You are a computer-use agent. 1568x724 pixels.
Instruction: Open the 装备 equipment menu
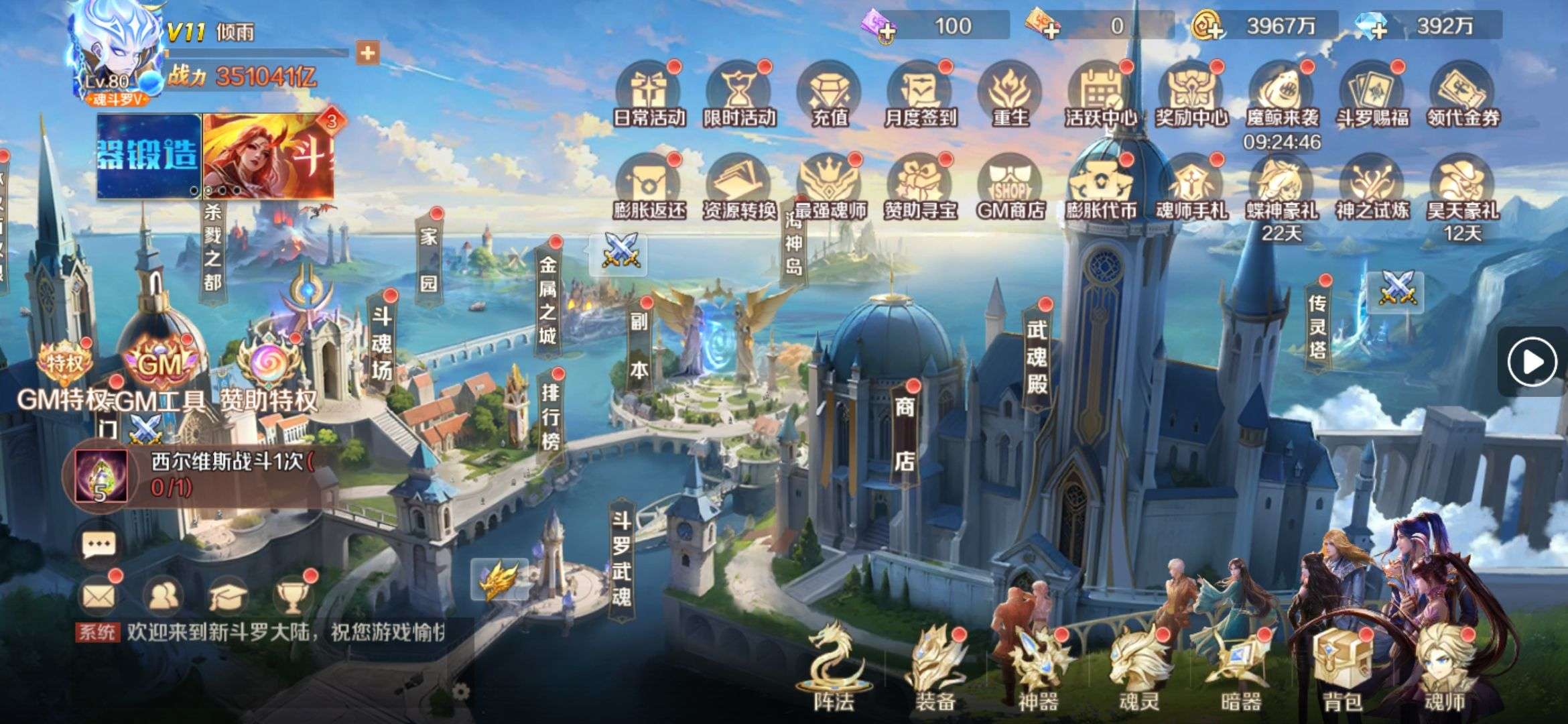pyautogui.click(x=935, y=667)
